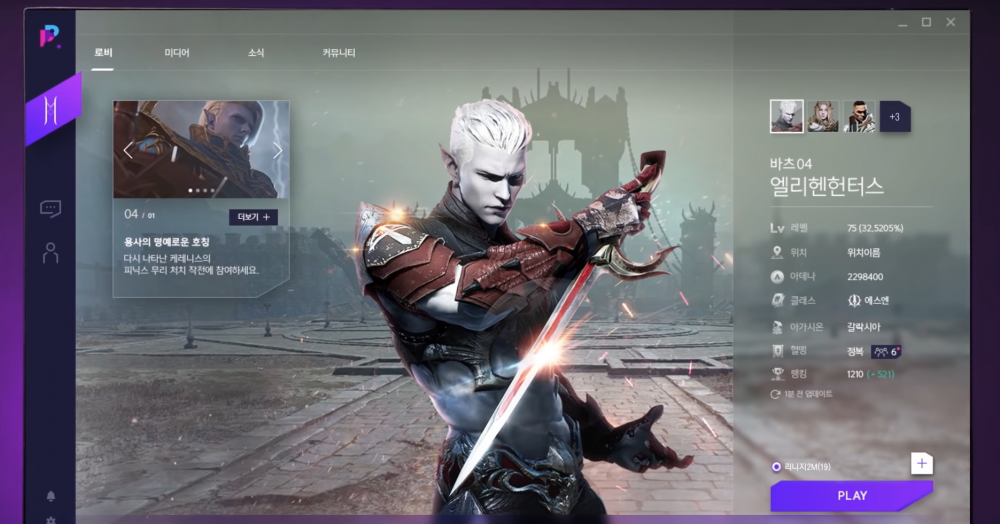The width and height of the screenshot is (1000, 524).
Task: Minimize the launcher window
Action: pyautogui.click(x=901, y=22)
